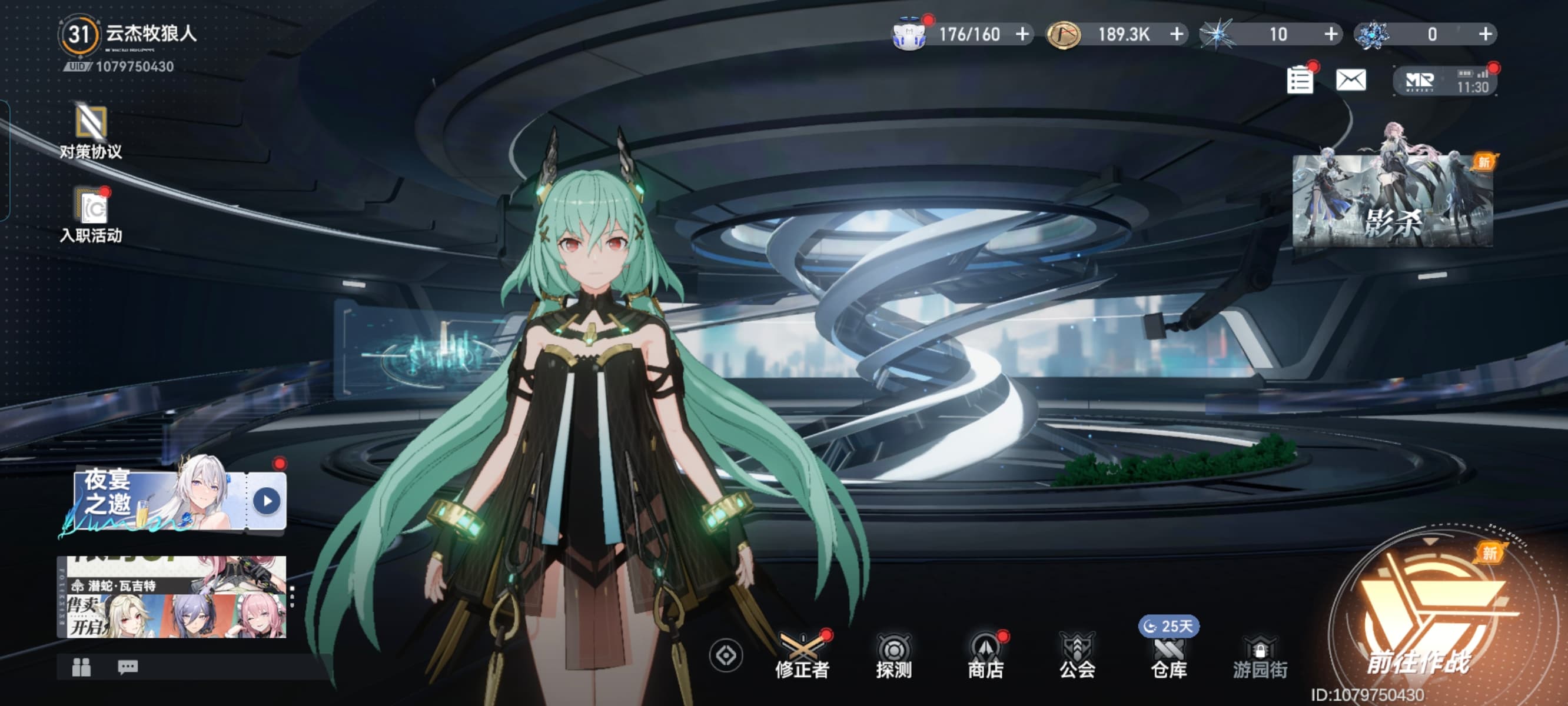The width and height of the screenshot is (1568, 706).
Task: View the 影杀 event banner
Action: [1392, 201]
